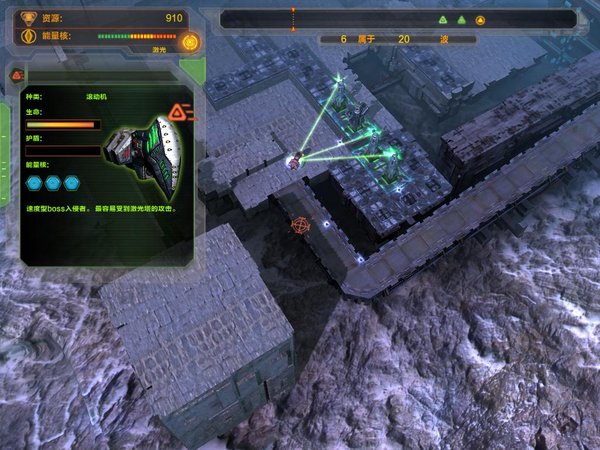Click the orange boss marker on the wave timeline
600x450 pixels.
click(x=480, y=19)
